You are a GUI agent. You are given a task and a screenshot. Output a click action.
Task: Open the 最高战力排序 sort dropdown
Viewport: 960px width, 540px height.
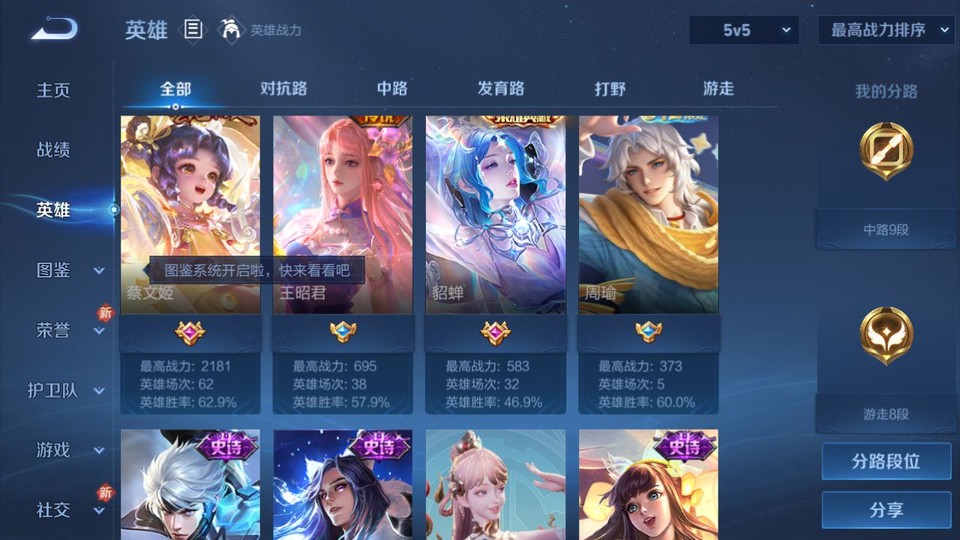tap(886, 30)
